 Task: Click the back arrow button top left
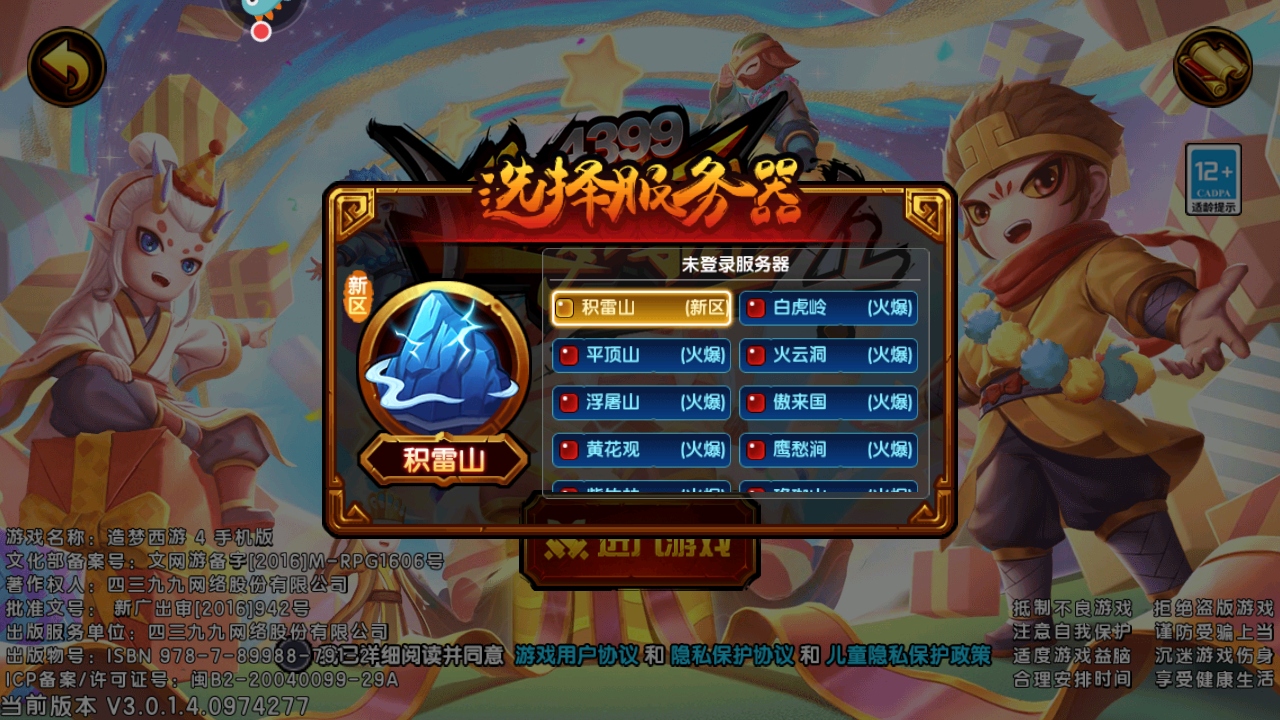click(x=66, y=64)
